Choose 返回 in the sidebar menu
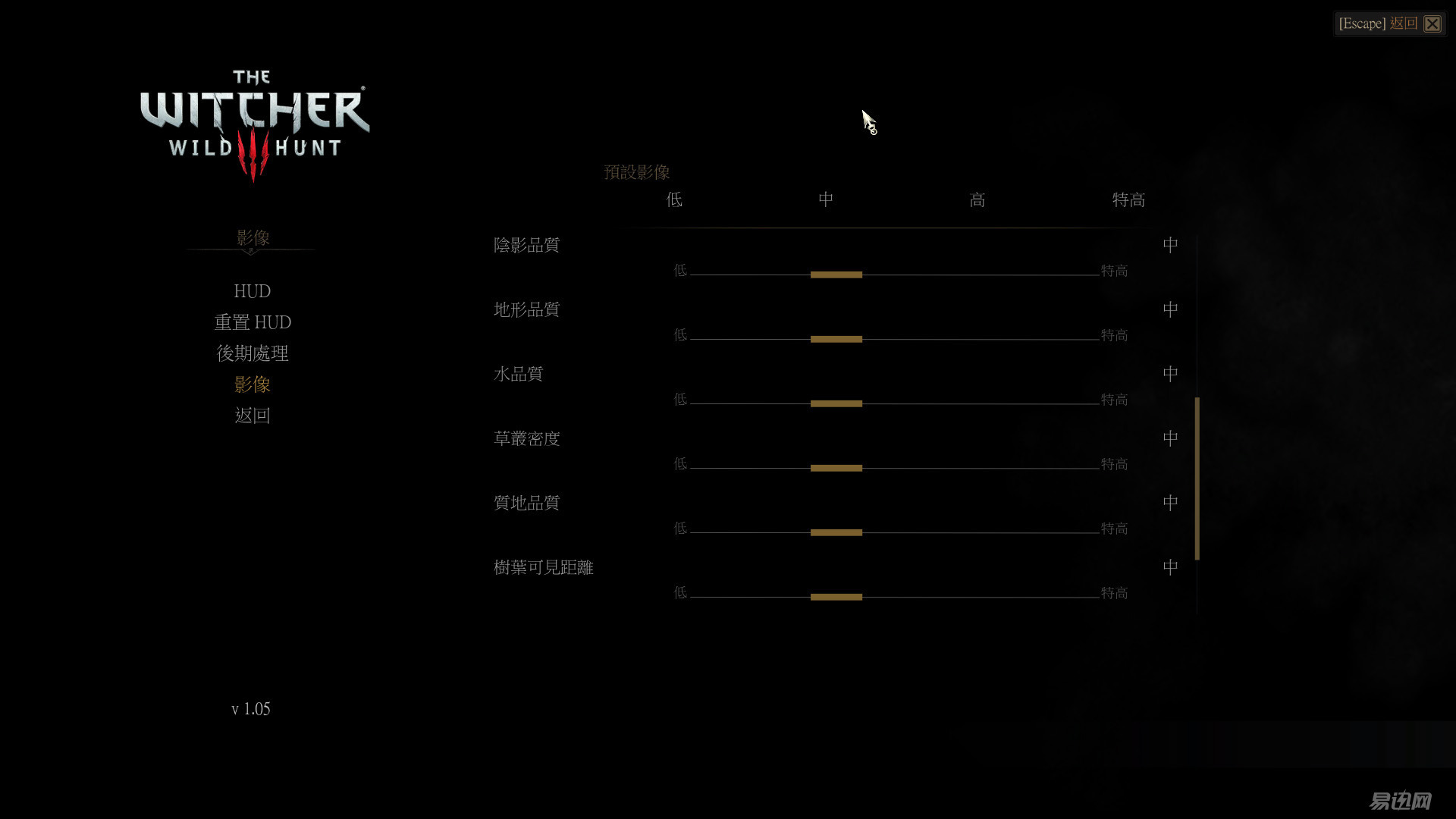 [x=253, y=415]
